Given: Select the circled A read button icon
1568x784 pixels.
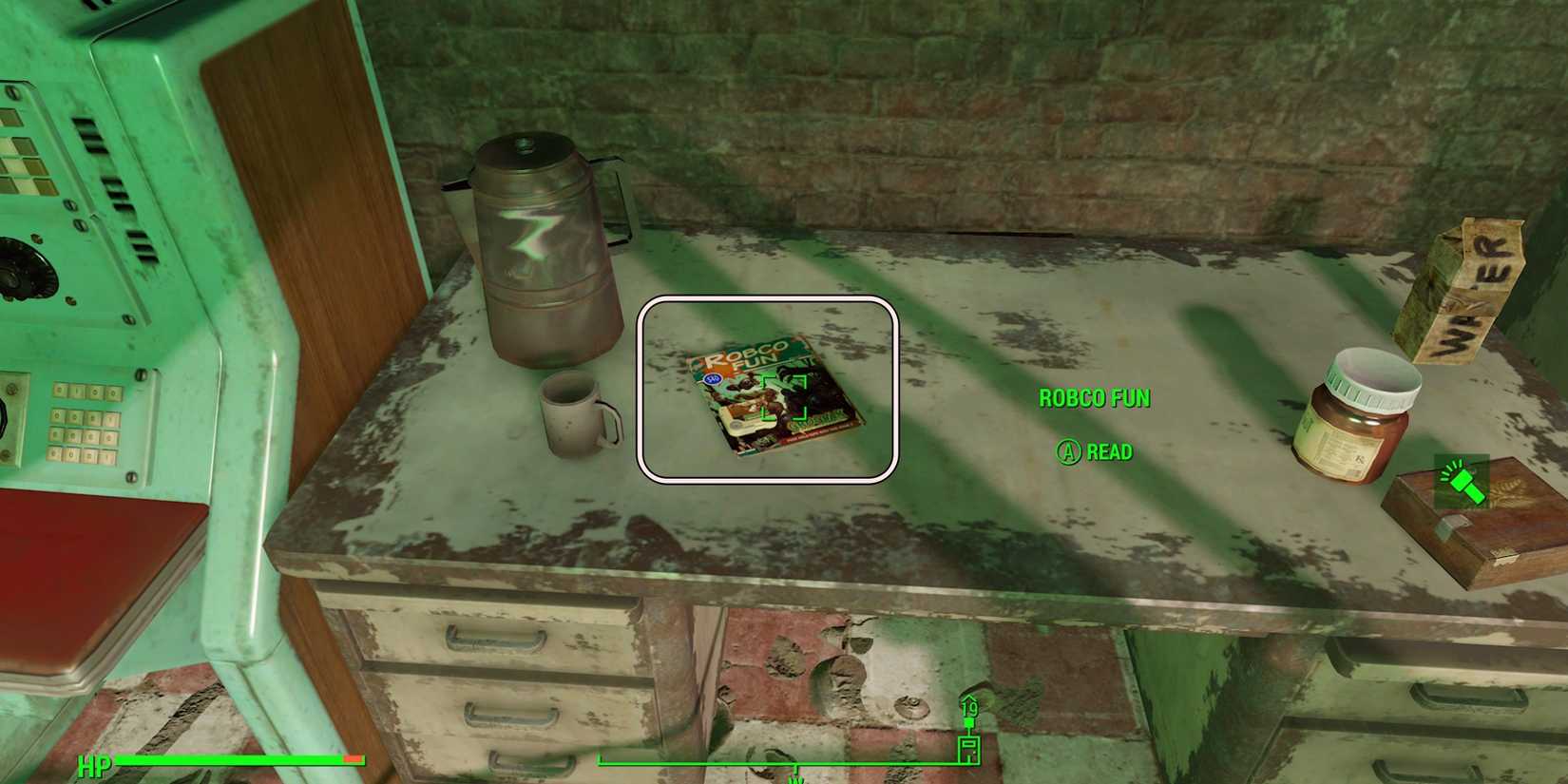Looking at the screenshot, I should coord(1067,452).
